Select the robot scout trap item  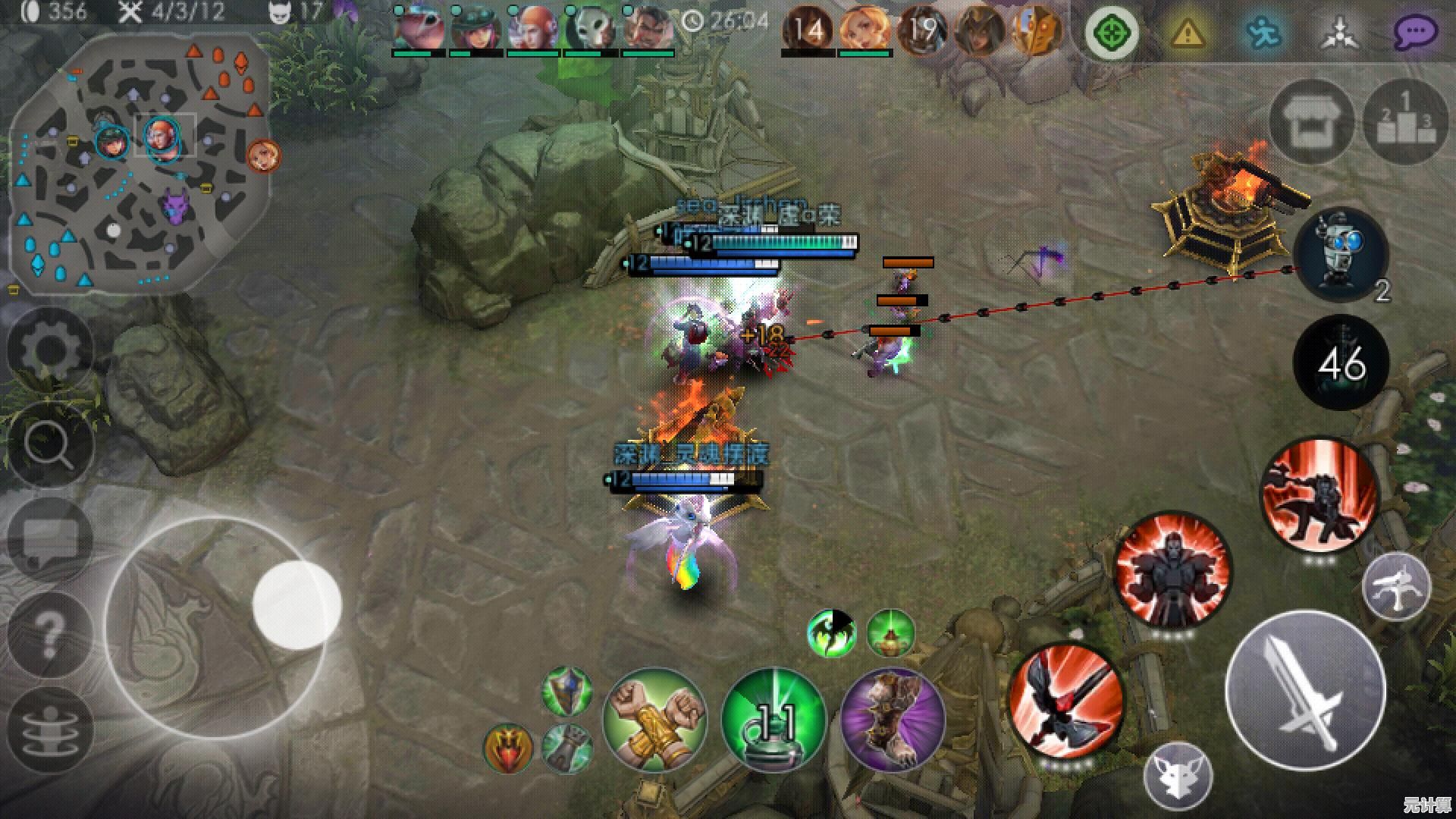pos(1340,256)
